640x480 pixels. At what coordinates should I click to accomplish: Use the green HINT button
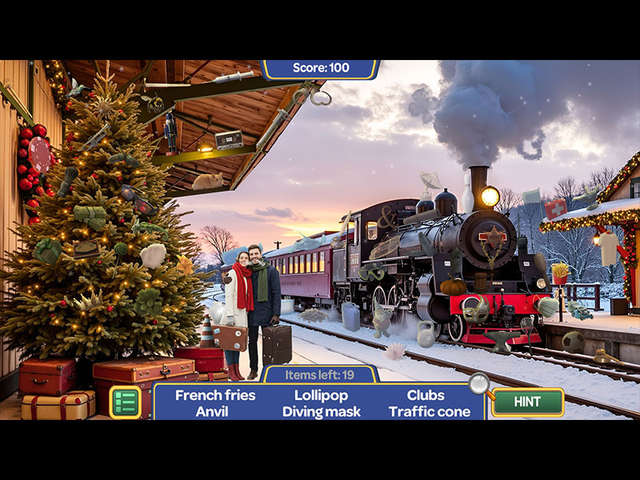click(527, 402)
